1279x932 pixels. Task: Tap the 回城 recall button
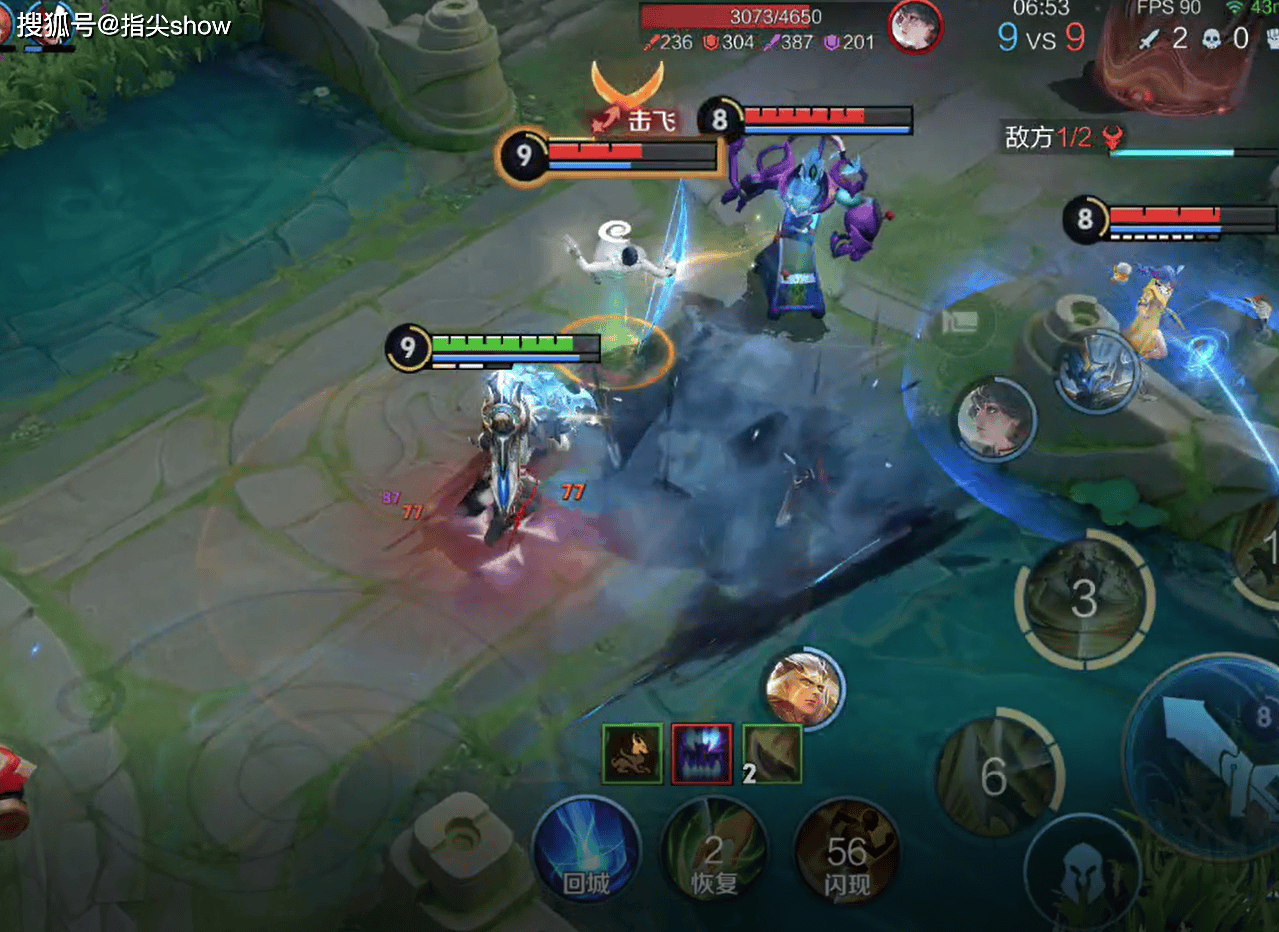tap(586, 851)
